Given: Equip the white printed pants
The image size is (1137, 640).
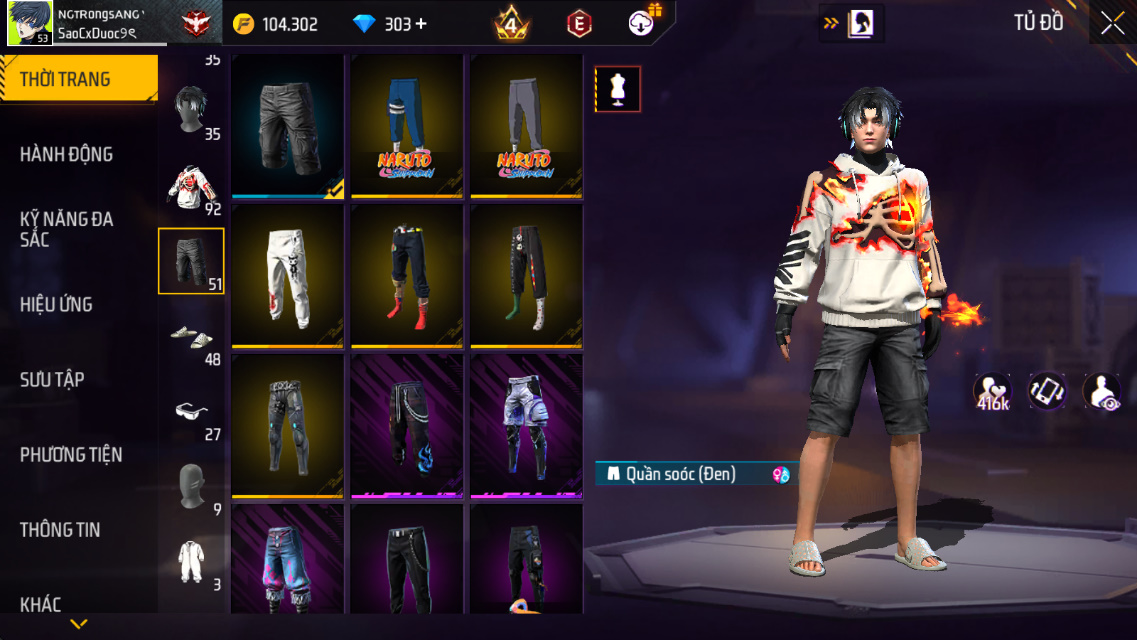Looking at the screenshot, I should 288,275.
